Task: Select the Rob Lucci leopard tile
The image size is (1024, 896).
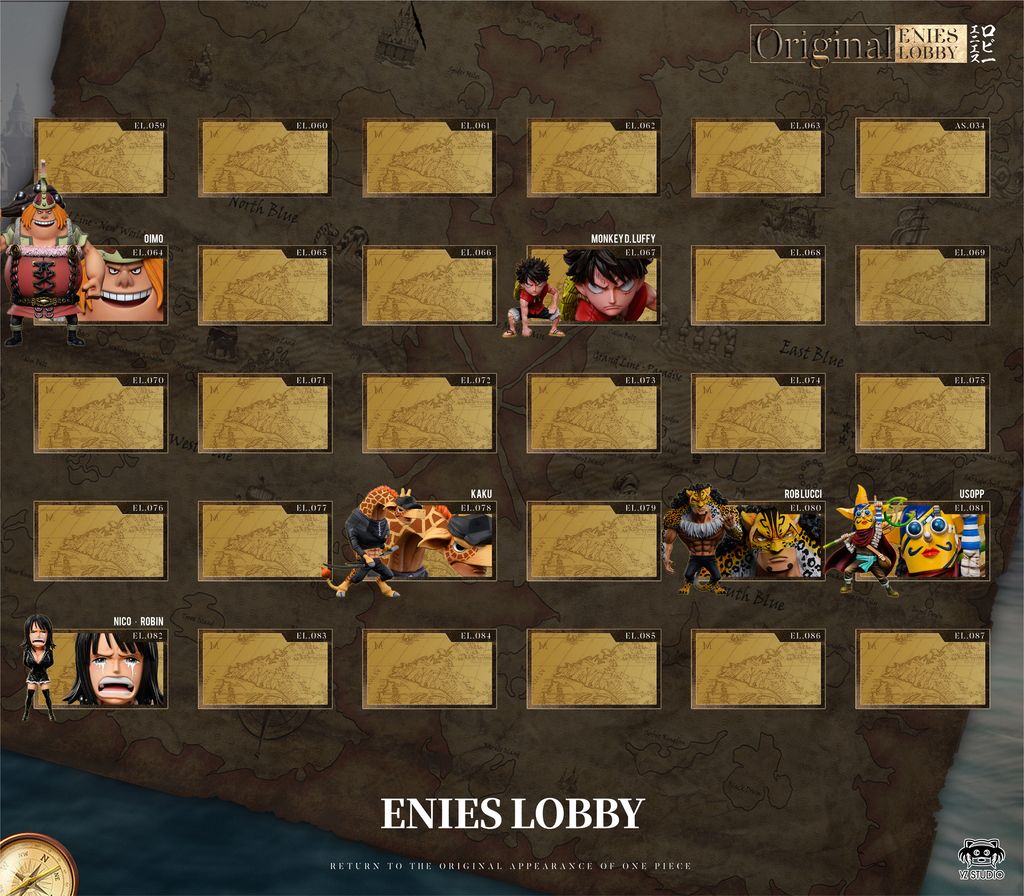Action: coord(758,541)
